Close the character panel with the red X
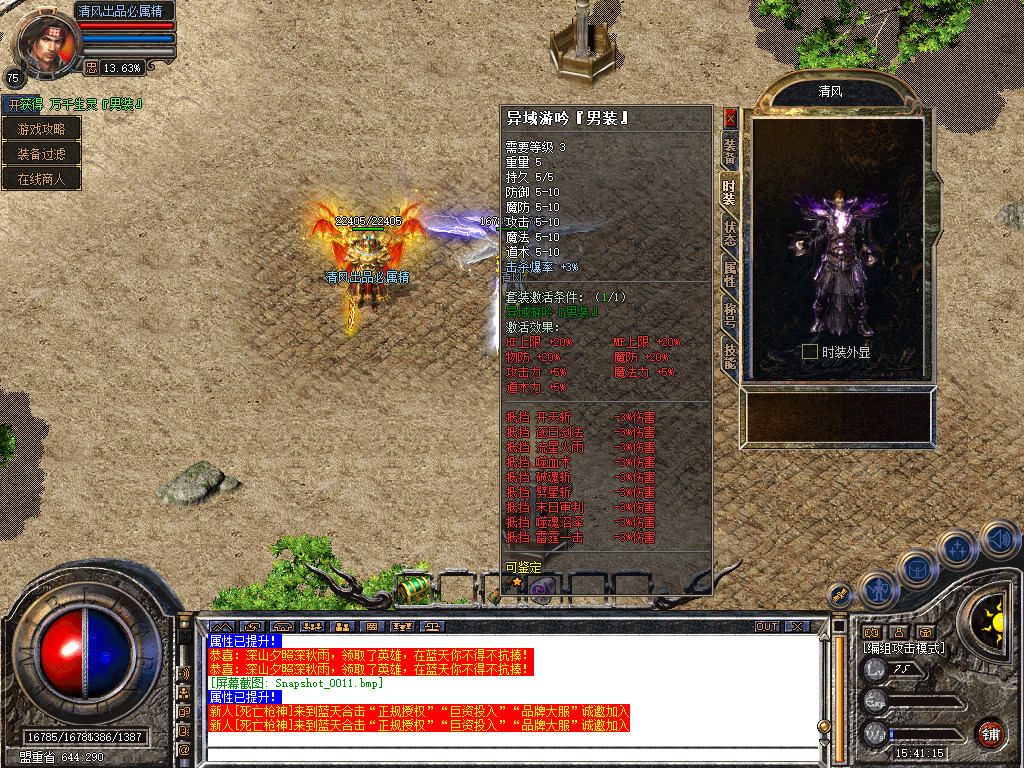 click(x=730, y=116)
